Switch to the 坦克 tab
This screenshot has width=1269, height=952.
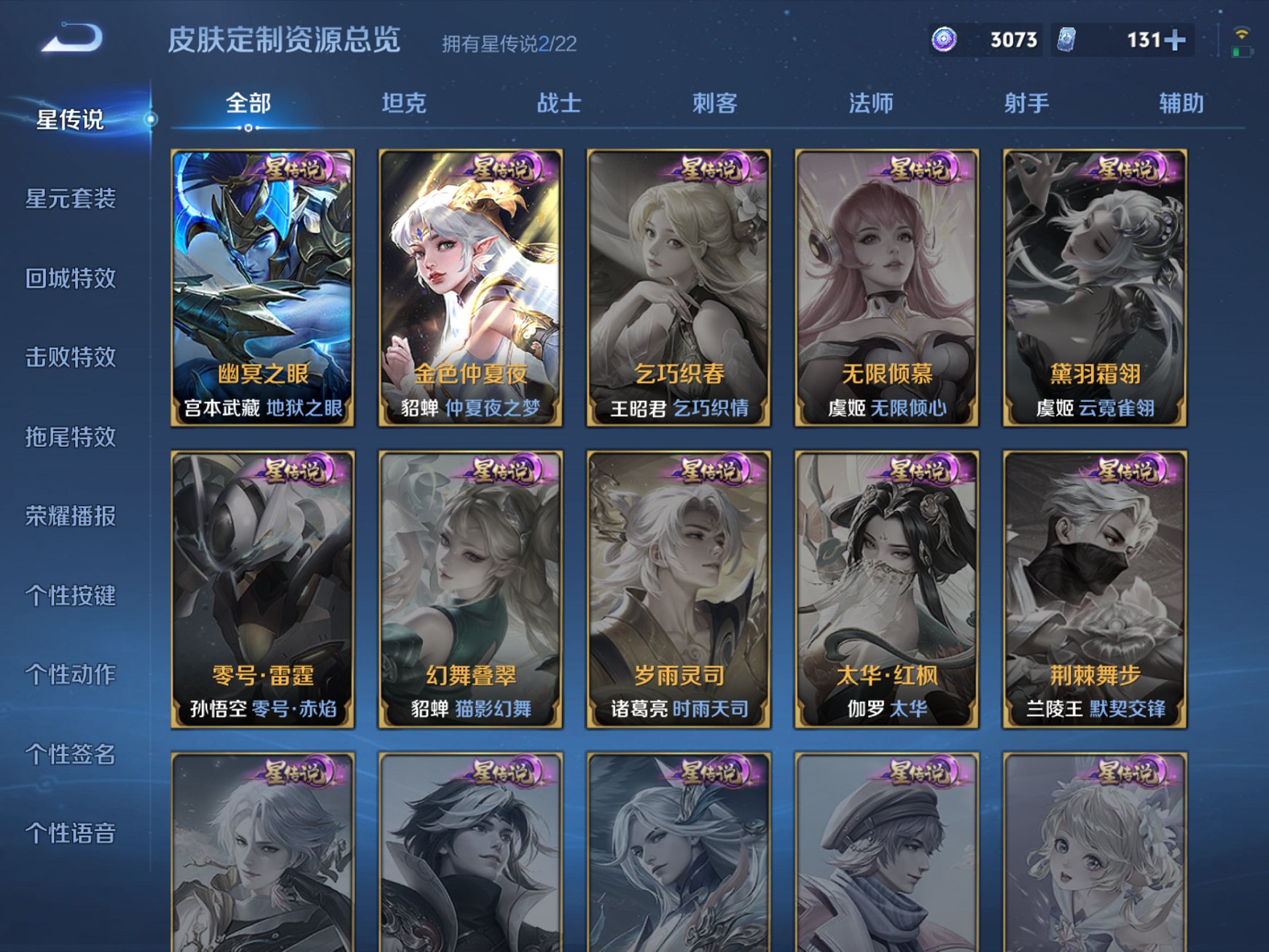point(403,103)
